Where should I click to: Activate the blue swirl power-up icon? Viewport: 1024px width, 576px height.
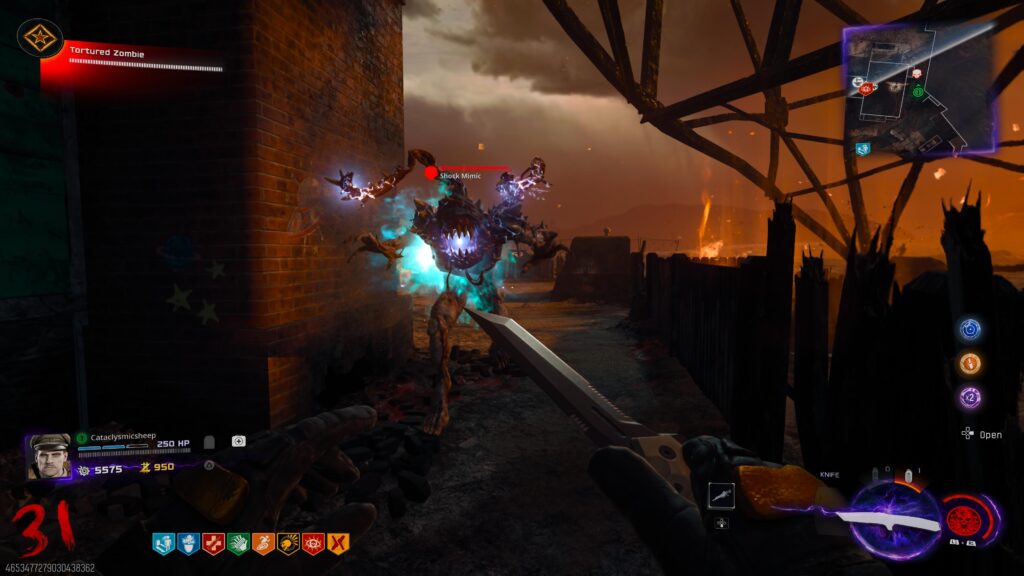[x=969, y=329]
